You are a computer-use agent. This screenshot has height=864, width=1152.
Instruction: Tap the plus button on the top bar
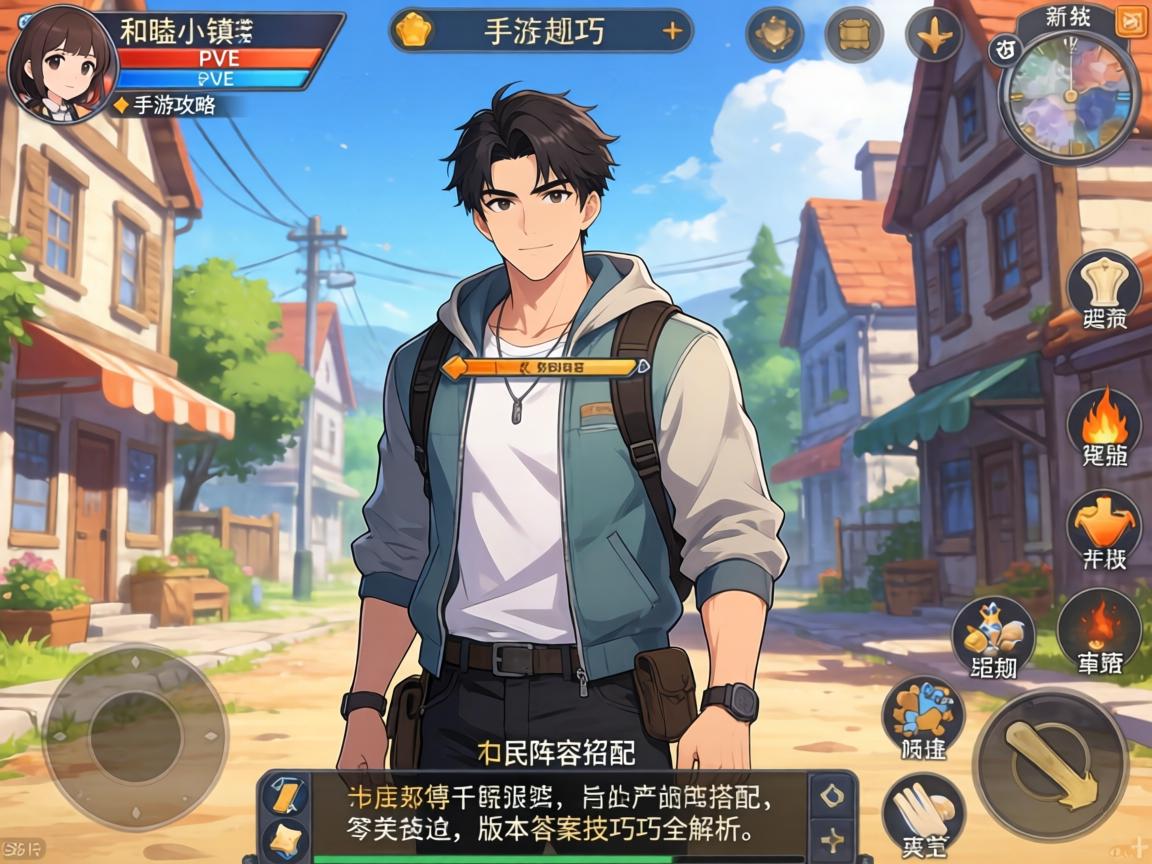pos(673,32)
